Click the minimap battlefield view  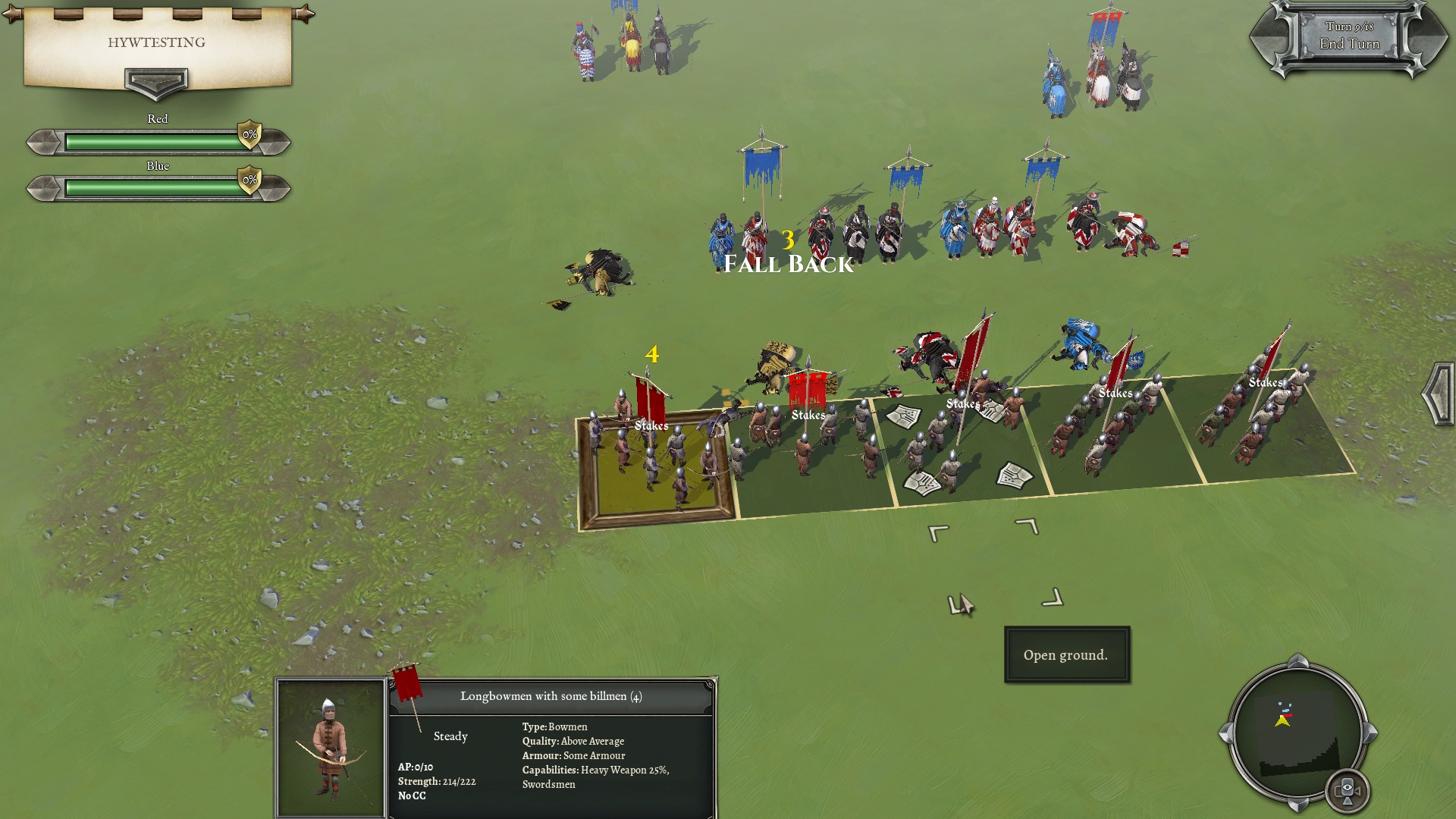pos(1297,732)
